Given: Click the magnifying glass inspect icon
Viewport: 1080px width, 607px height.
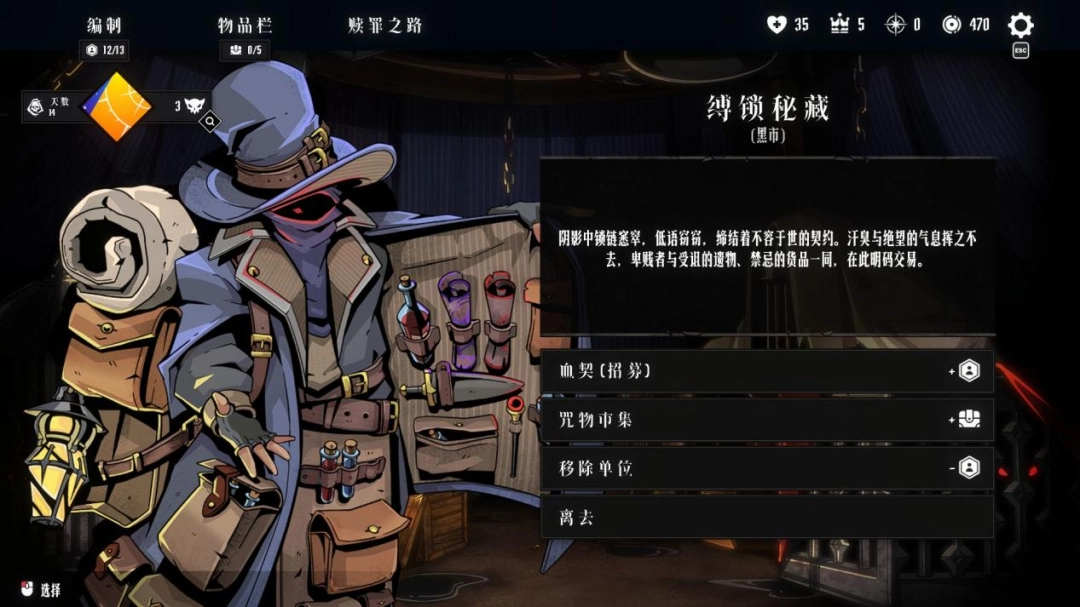Looking at the screenshot, I should (210, 122).
